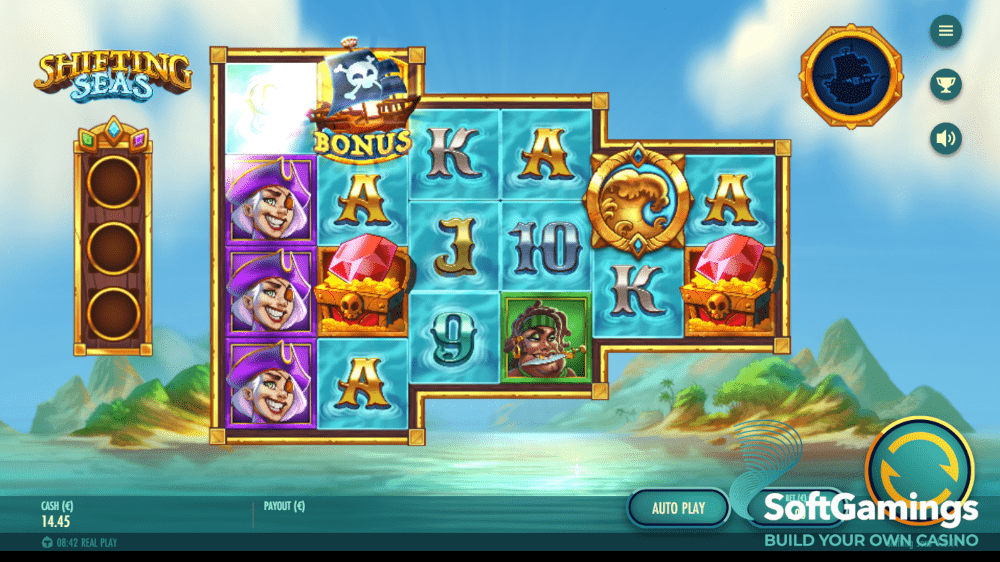Viewport: 1000px width, 562px height.
Task: Open the hamburger menu
Action: pos(945,31)
